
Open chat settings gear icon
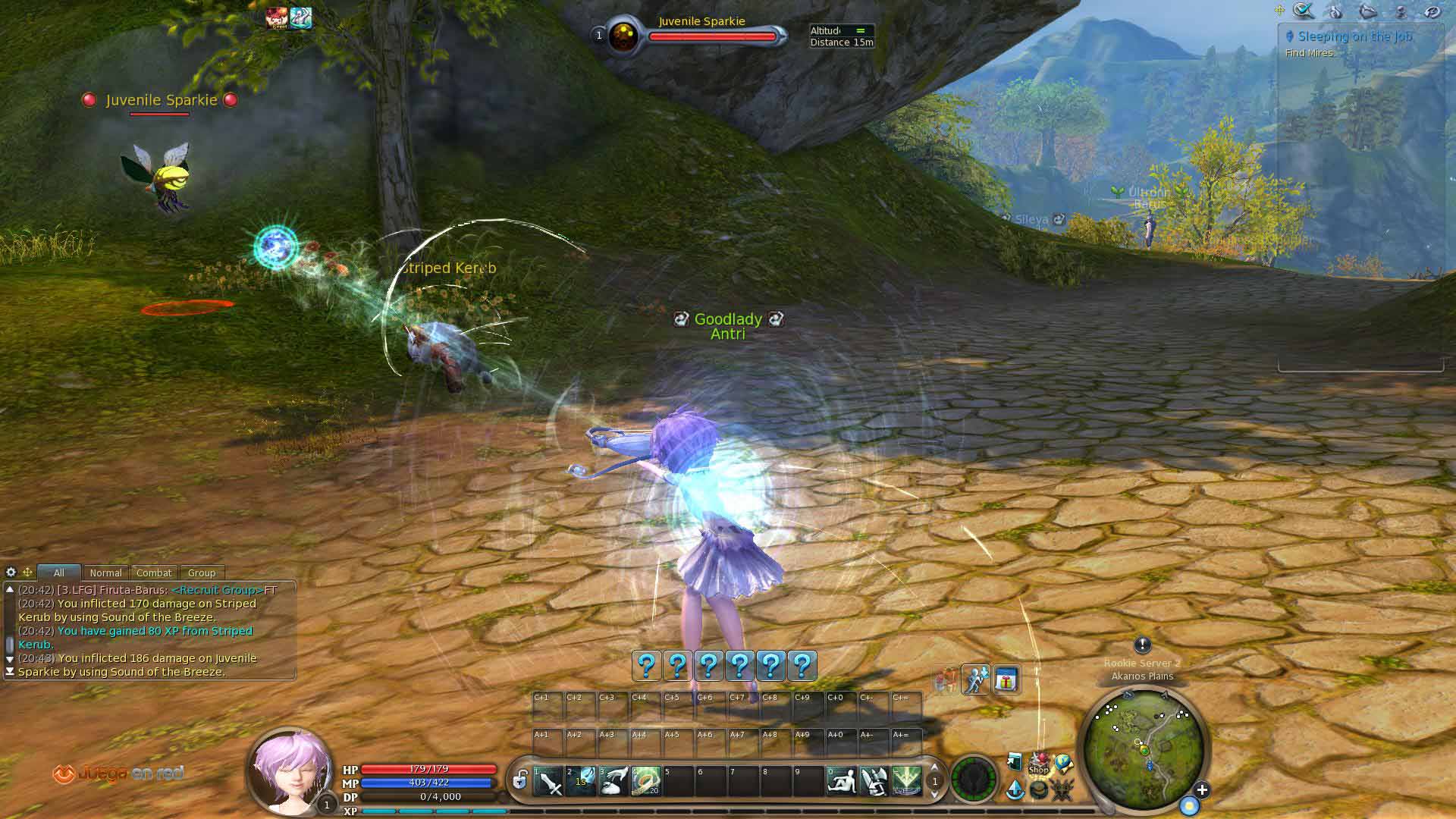[11, 573]
